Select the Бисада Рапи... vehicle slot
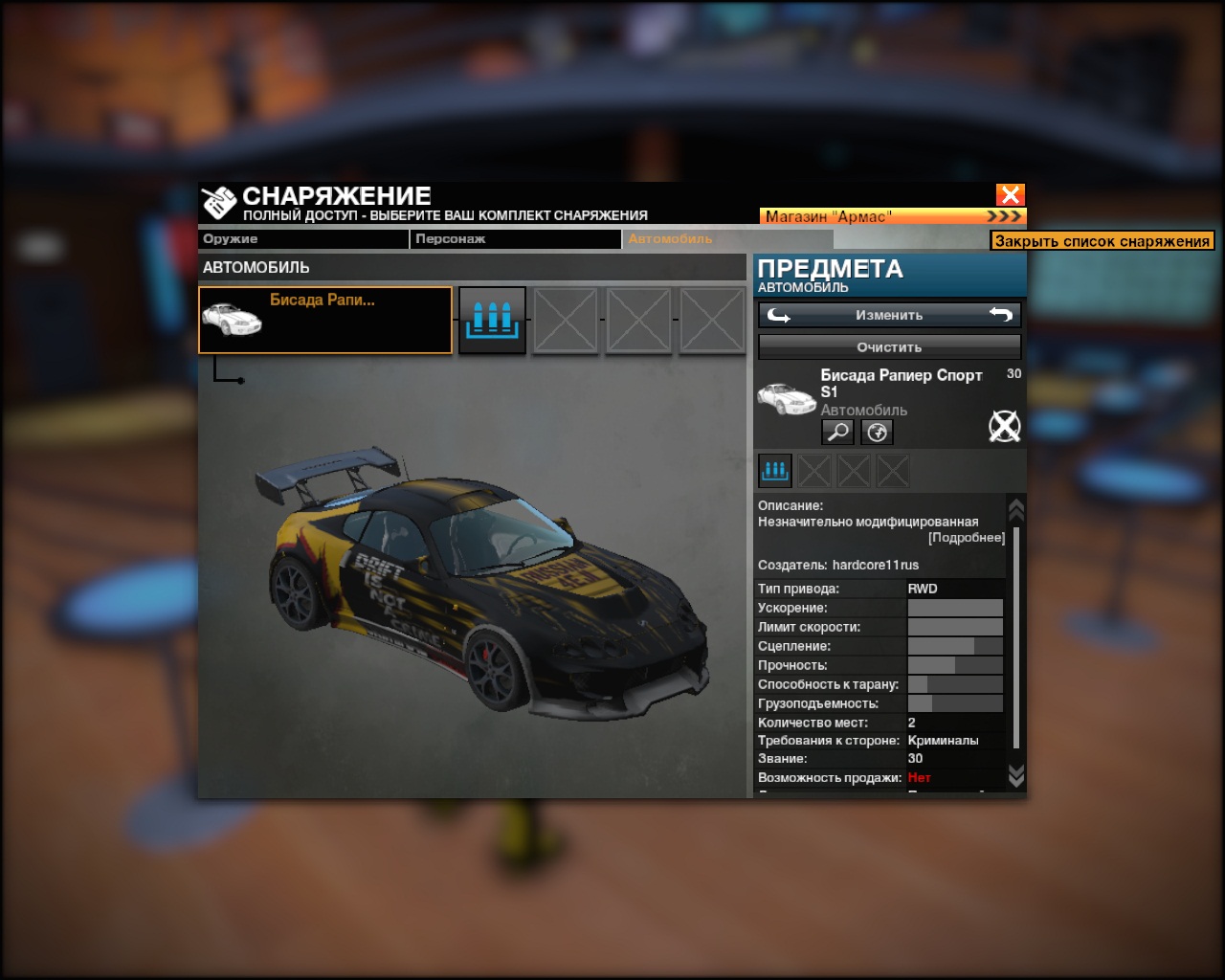 (x=325, y=321)
